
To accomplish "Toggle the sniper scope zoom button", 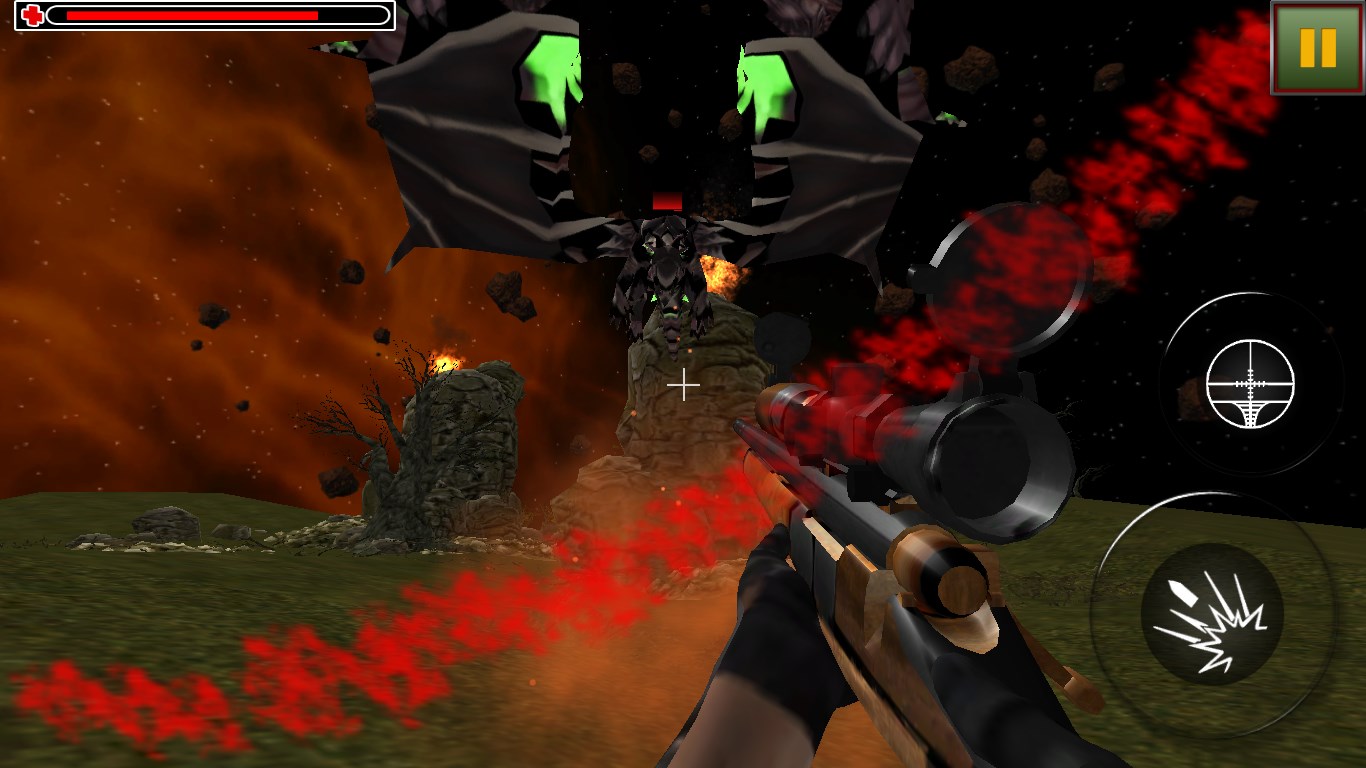I will [1250, 384].
